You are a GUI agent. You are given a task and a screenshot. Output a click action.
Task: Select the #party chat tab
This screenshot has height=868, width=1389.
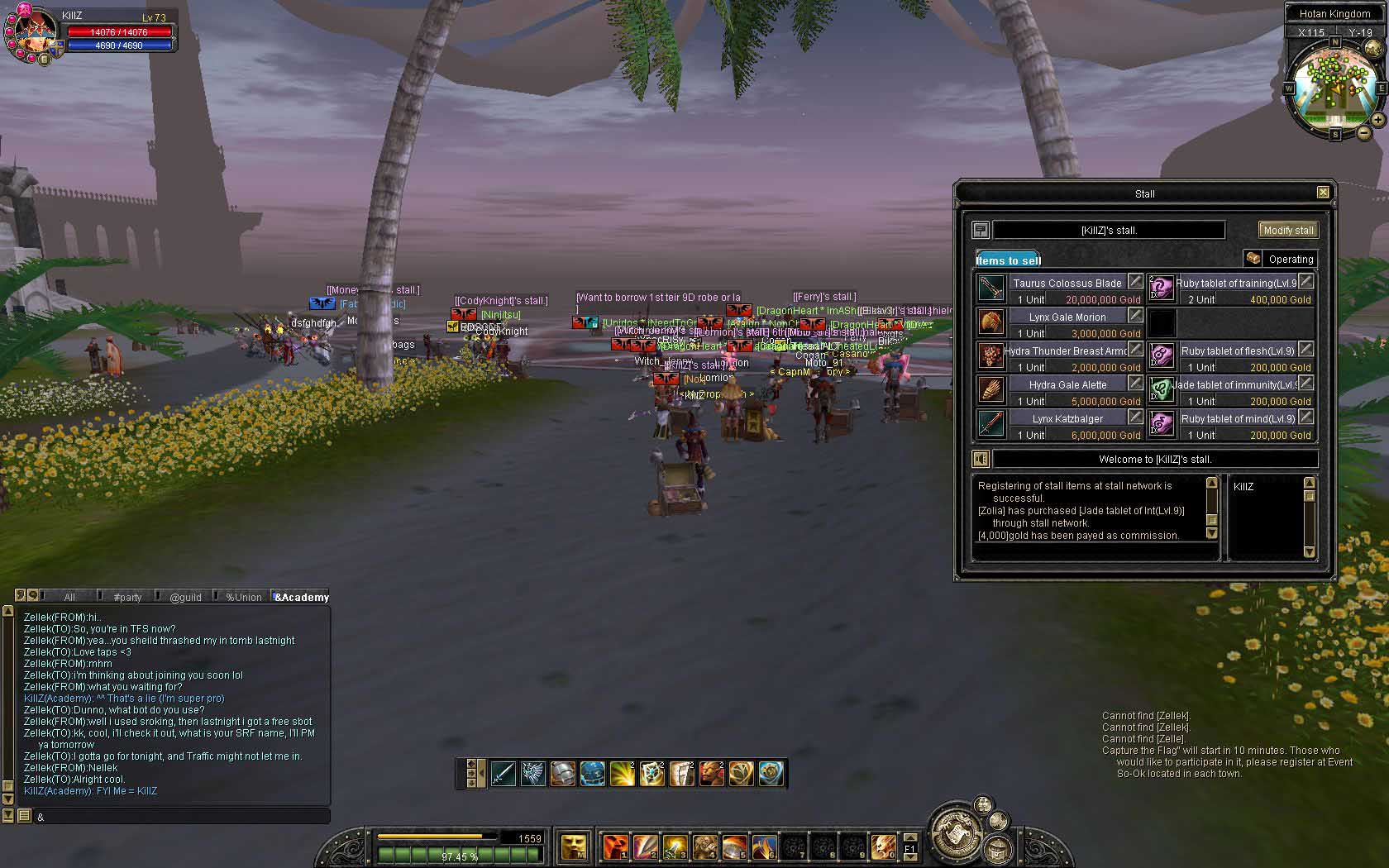(127, 597)
